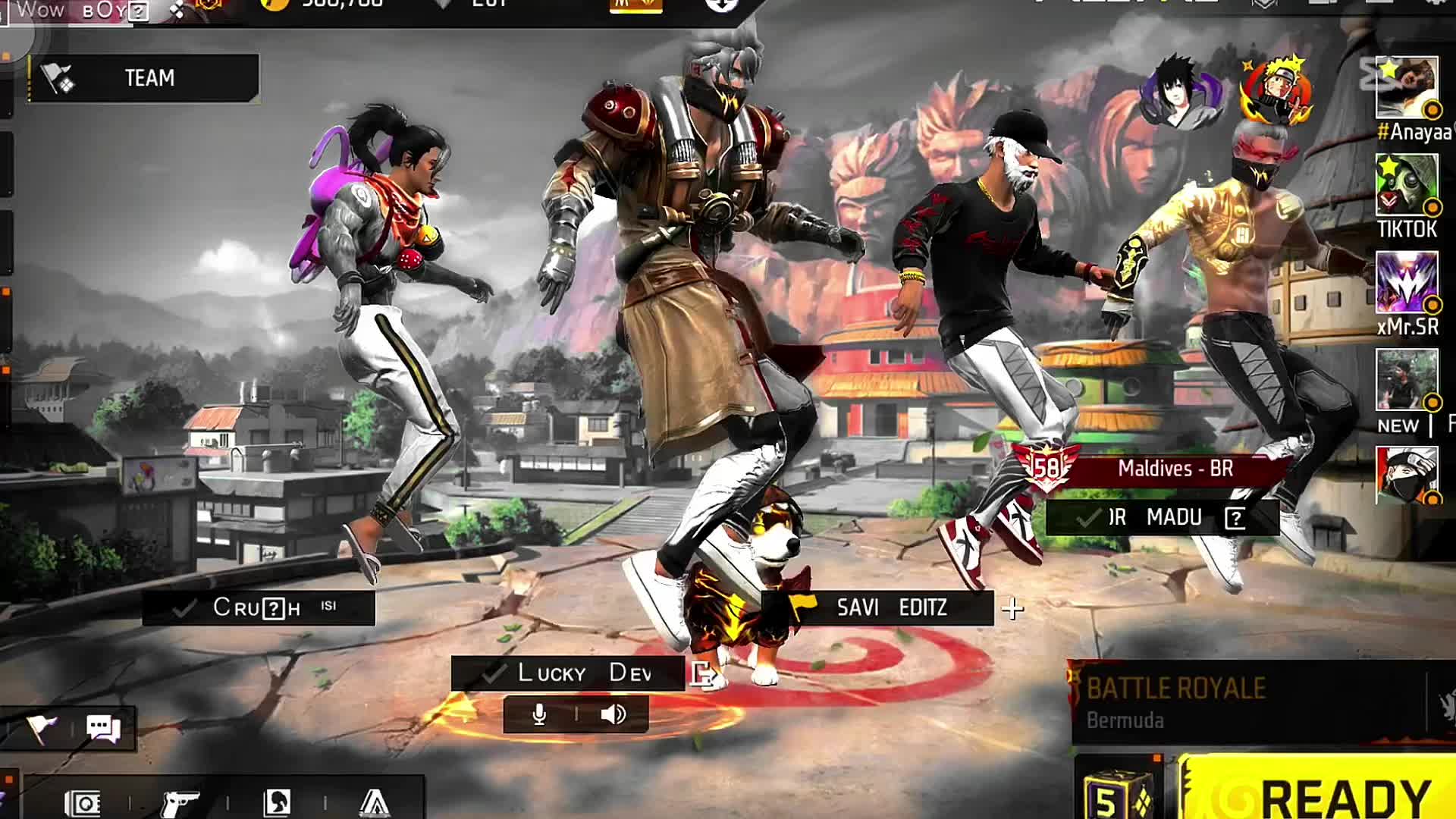Toggle the microphone icon
The width and height of the screenshot is (1456, 819).
(x=539, y=714)
